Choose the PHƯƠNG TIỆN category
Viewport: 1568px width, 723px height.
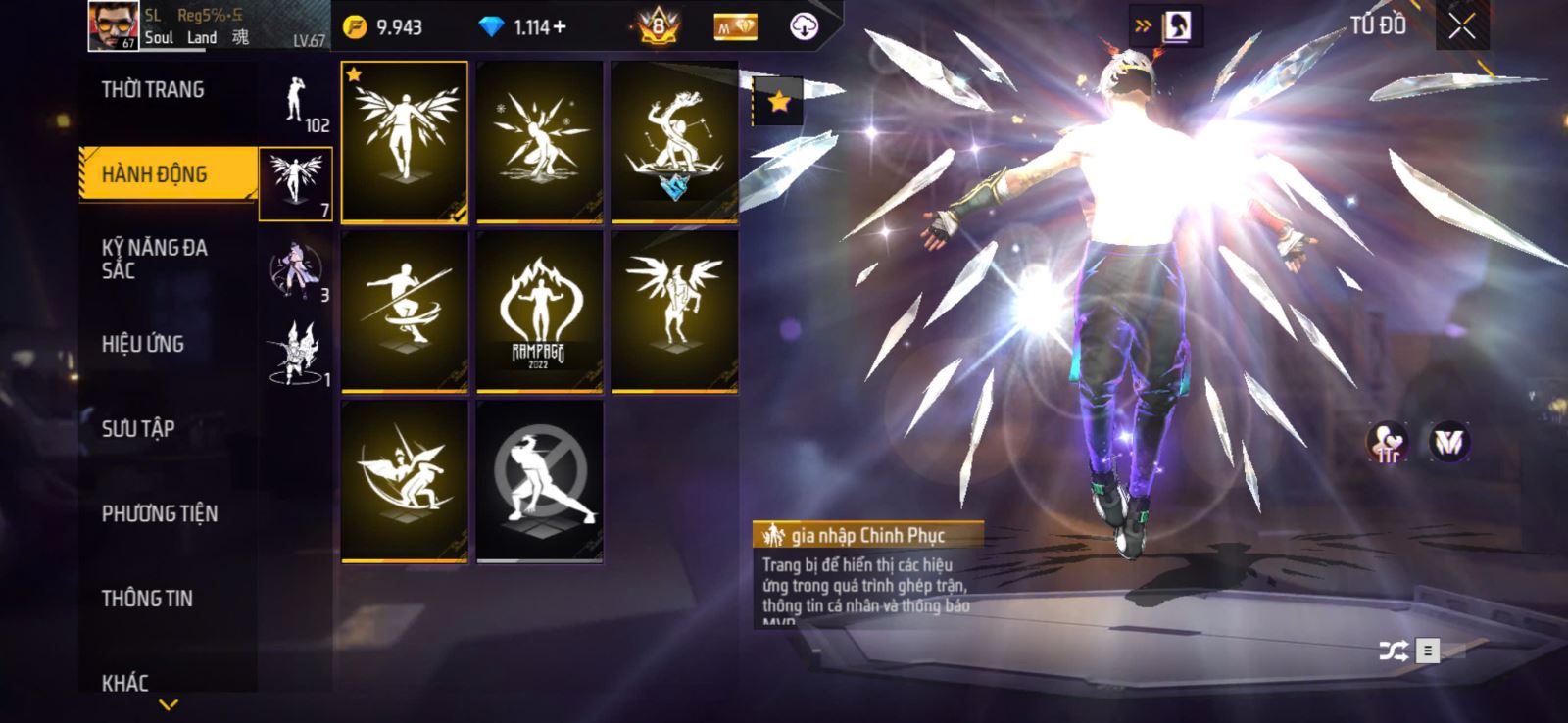160,513
